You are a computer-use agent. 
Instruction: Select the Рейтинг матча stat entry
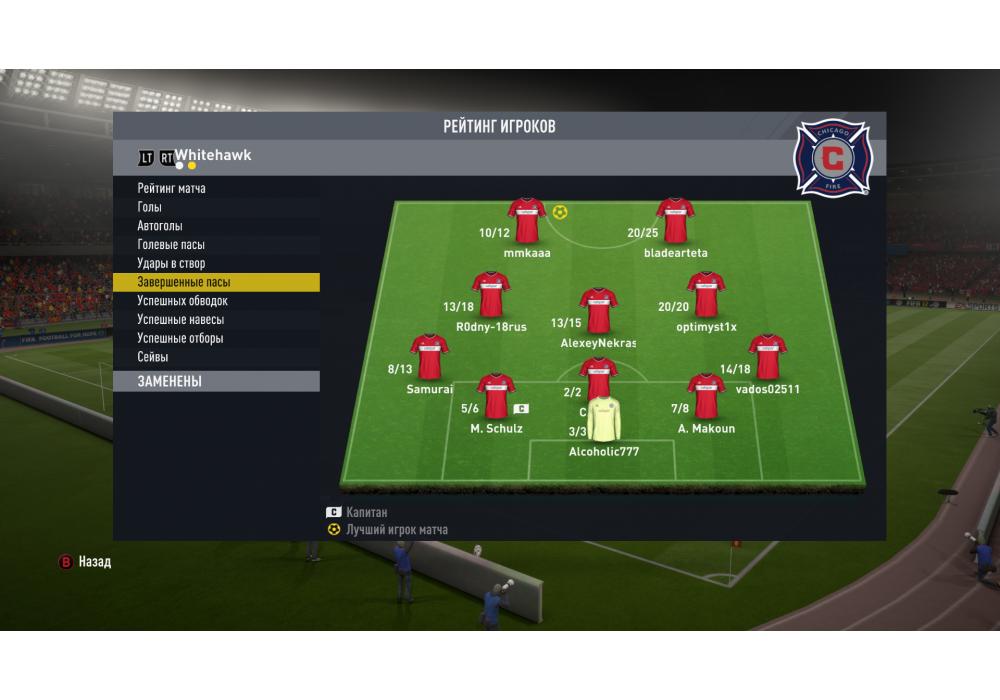(172, 188)
